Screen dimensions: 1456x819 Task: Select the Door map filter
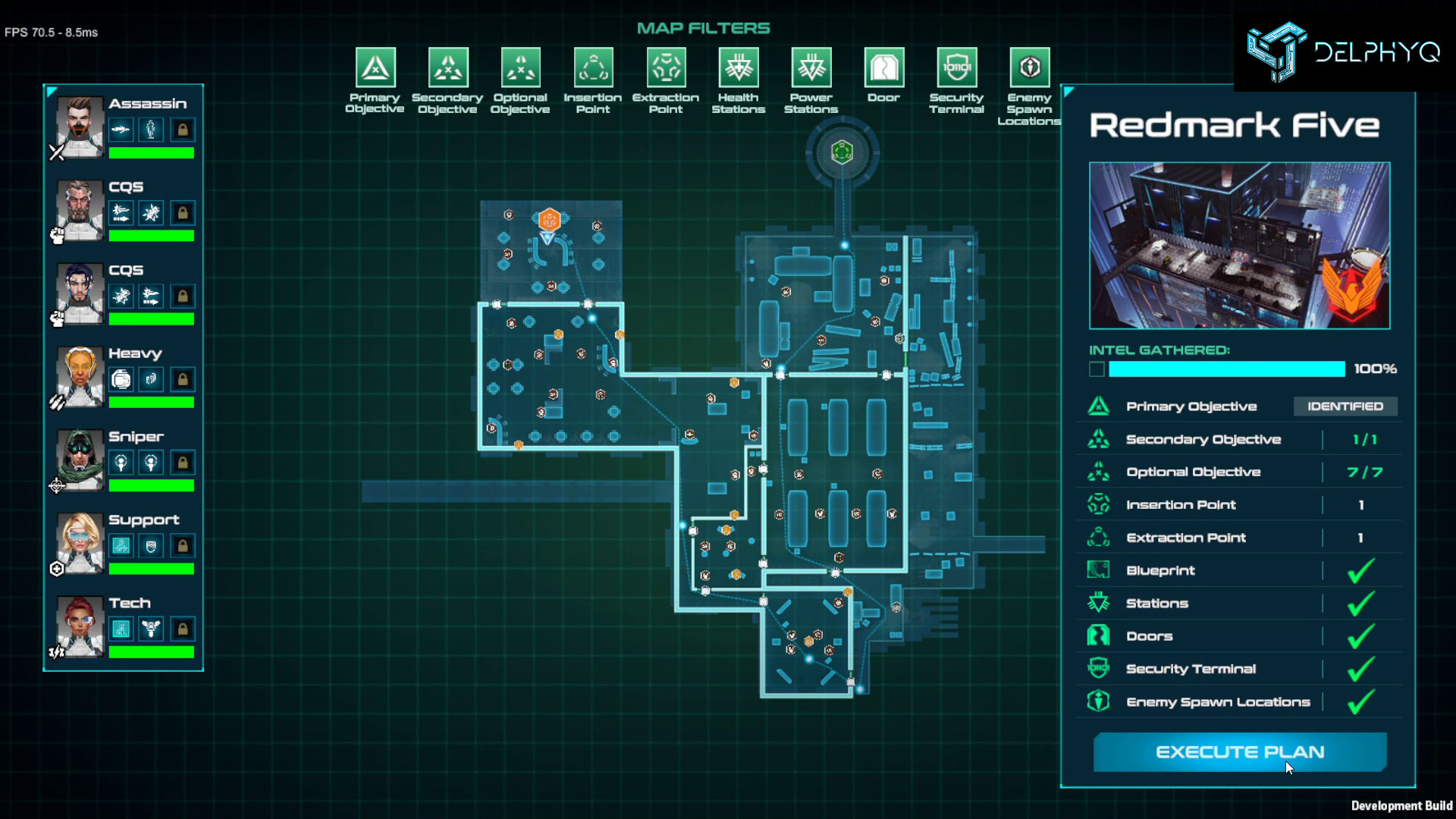(x=883, y=67)
